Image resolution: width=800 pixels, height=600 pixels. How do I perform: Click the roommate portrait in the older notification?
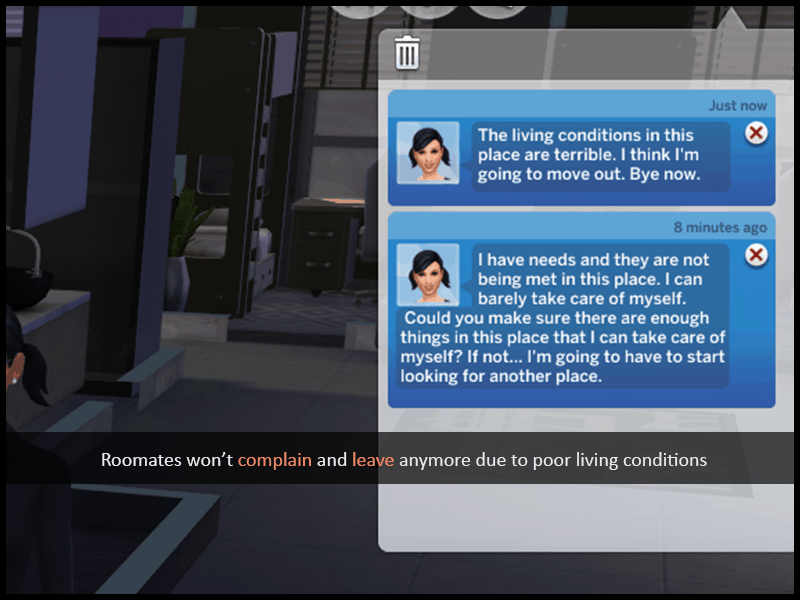pyautogui.click(x=428, y=275)
